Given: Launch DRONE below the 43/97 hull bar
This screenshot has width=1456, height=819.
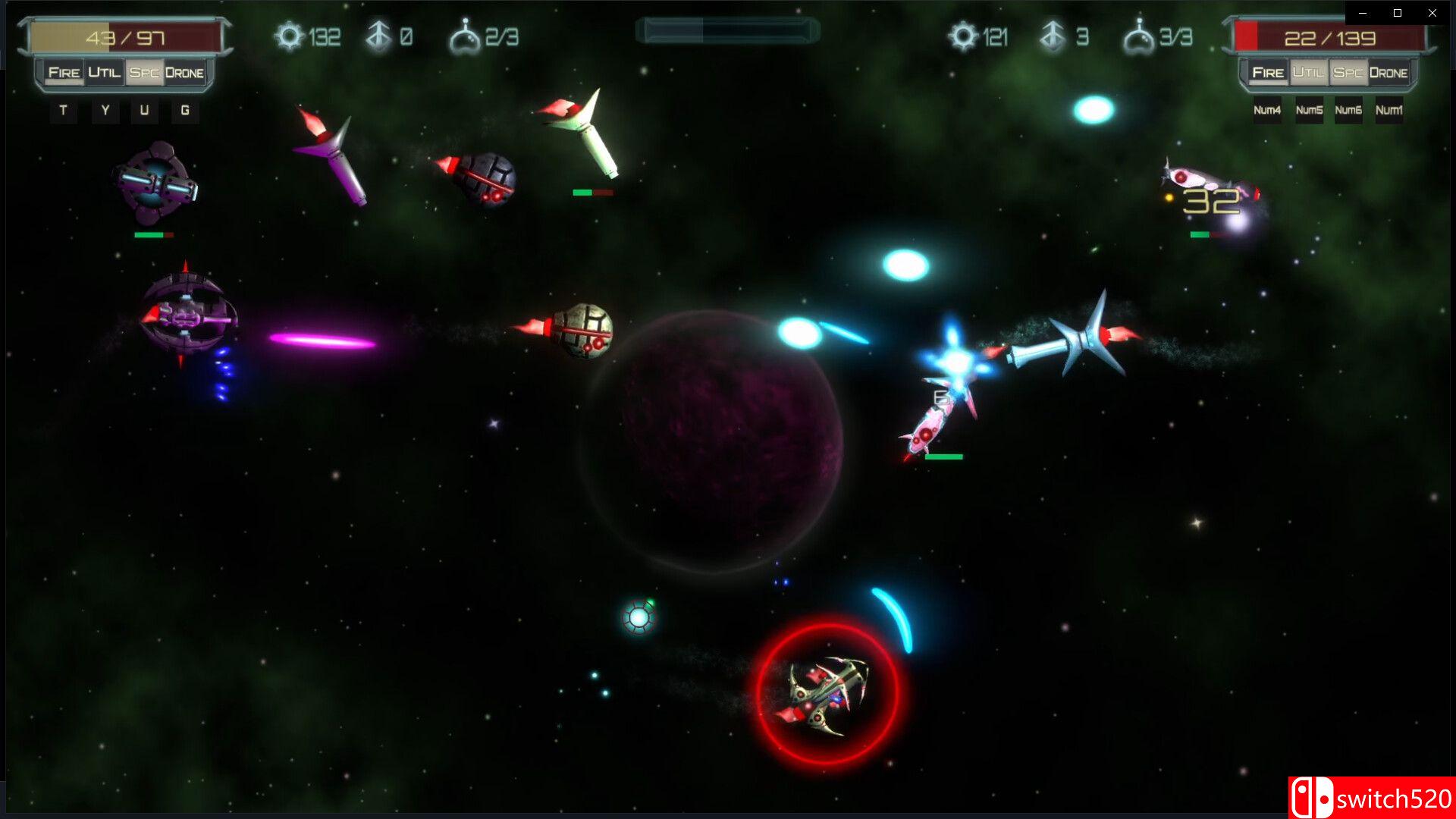Looking at the screenshot, I should pyautogui.click(x=184, y=73).
